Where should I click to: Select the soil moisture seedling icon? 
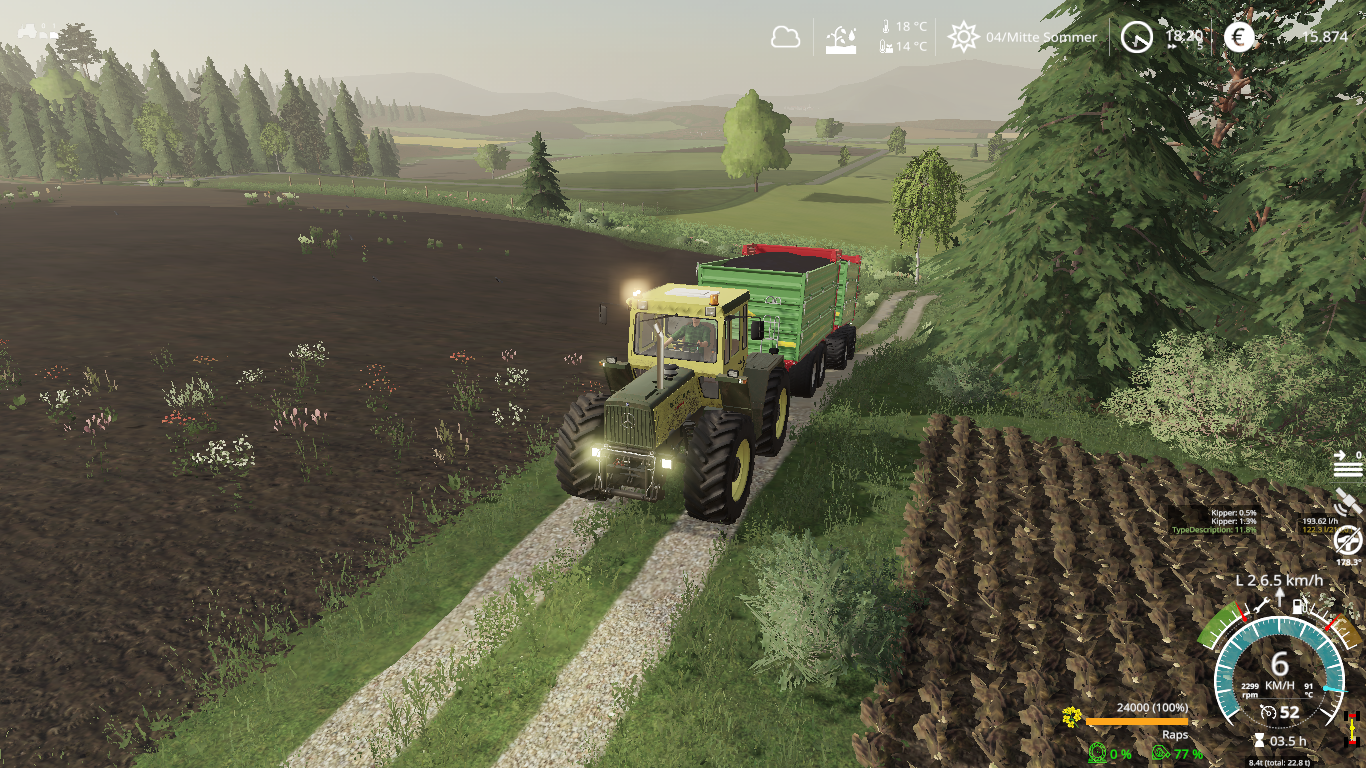coord(841,38)
